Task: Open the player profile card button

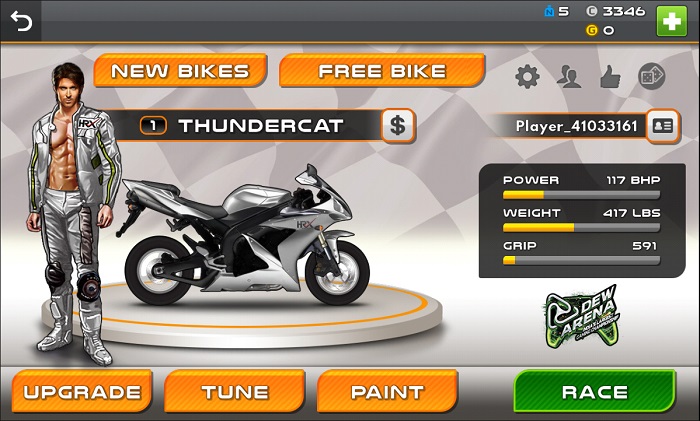Action: 662,126
